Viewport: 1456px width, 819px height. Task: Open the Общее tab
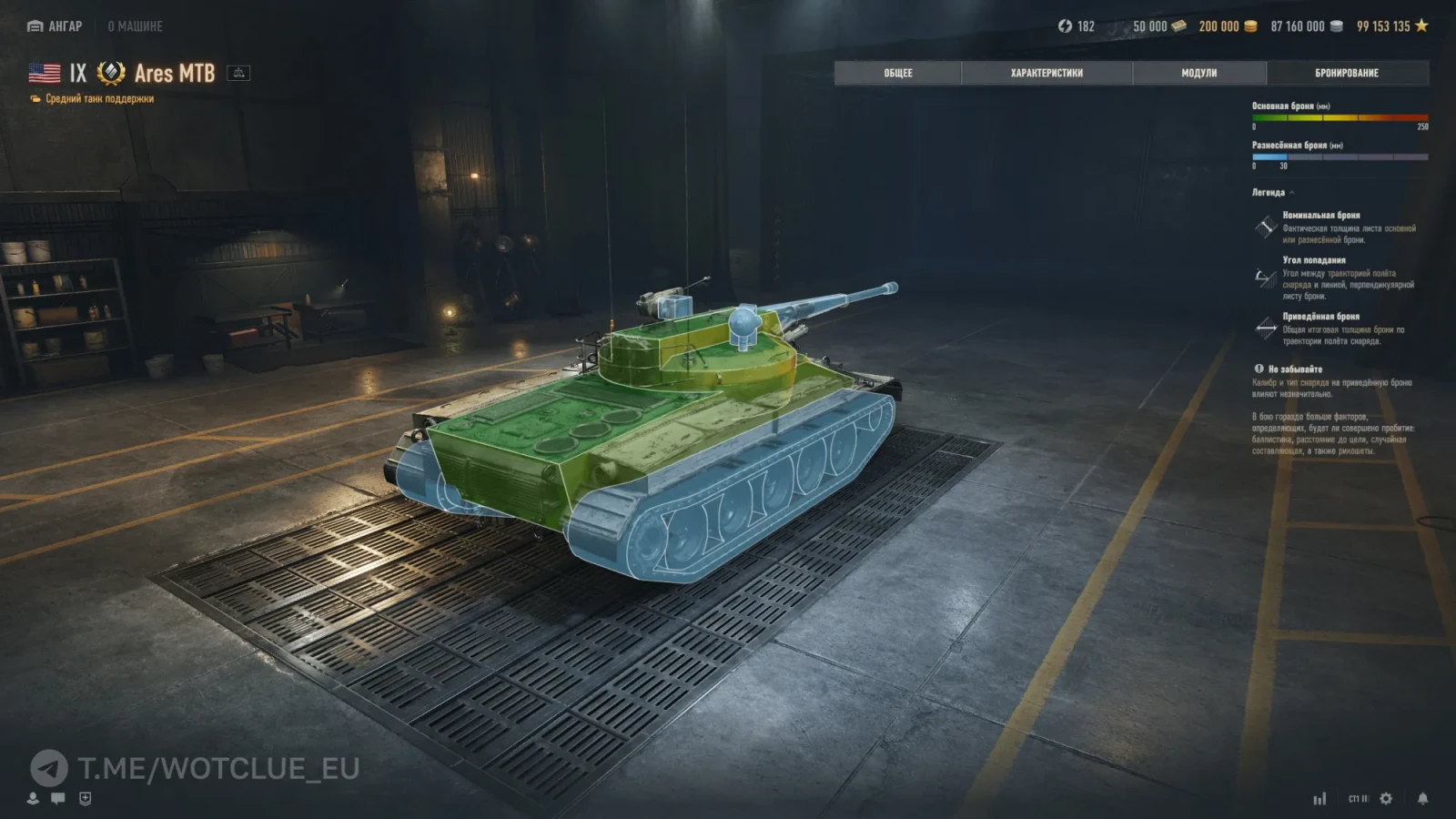(x=897, y=73)
